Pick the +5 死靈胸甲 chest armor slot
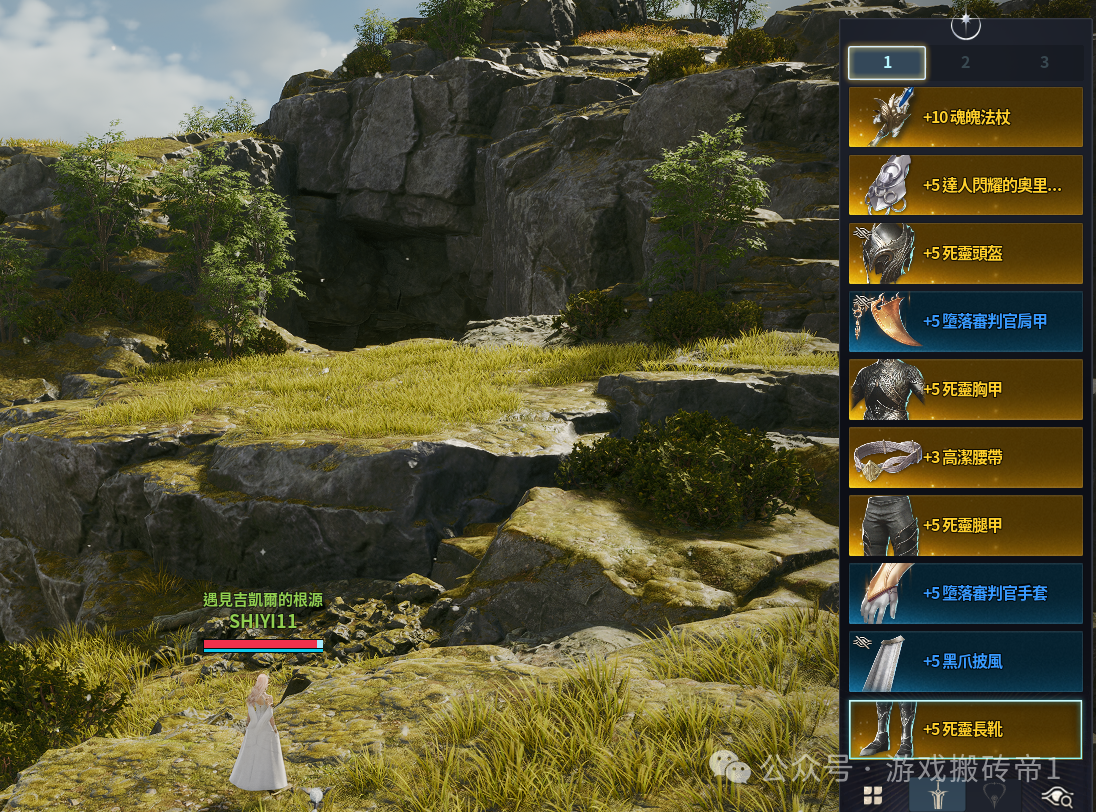 (x=965, y=389)
